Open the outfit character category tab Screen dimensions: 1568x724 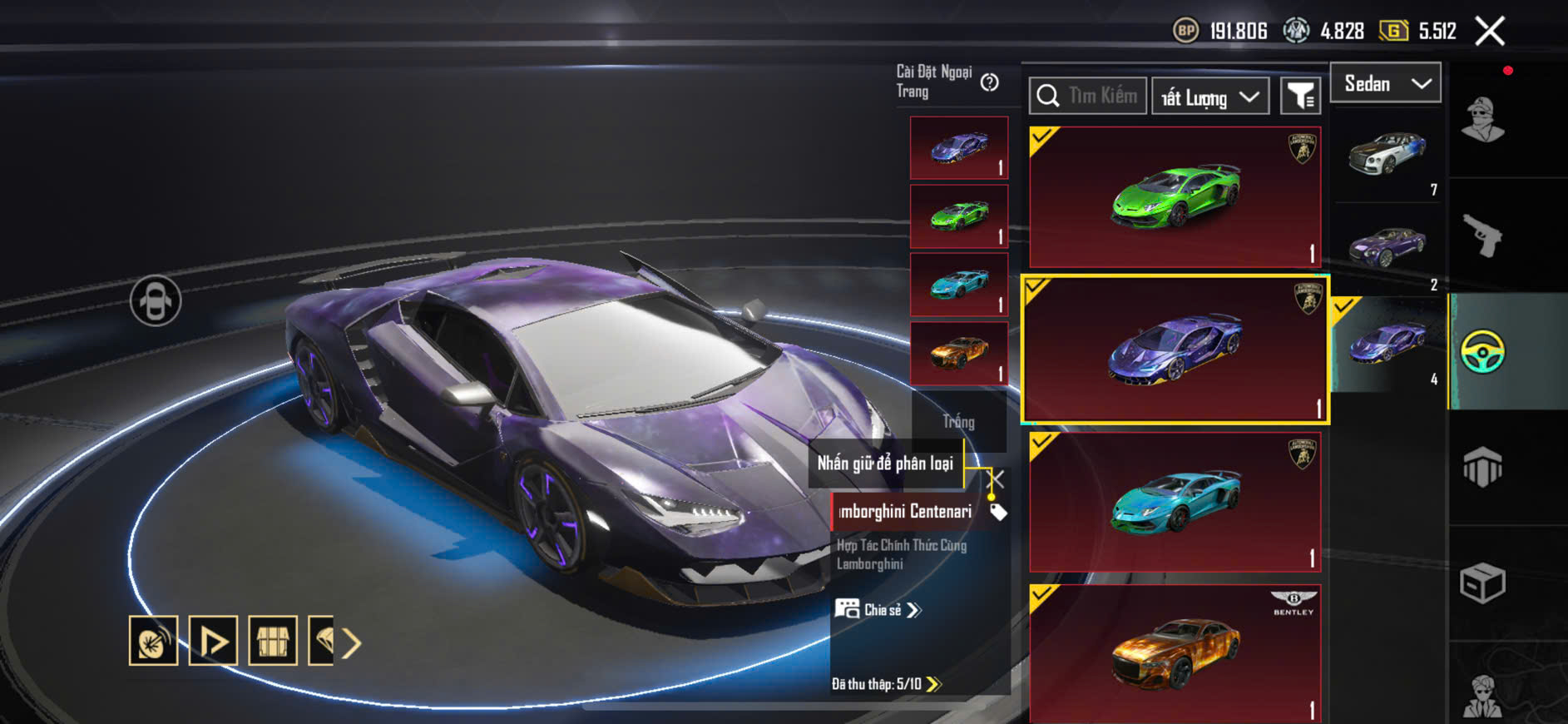[1483, 121]
